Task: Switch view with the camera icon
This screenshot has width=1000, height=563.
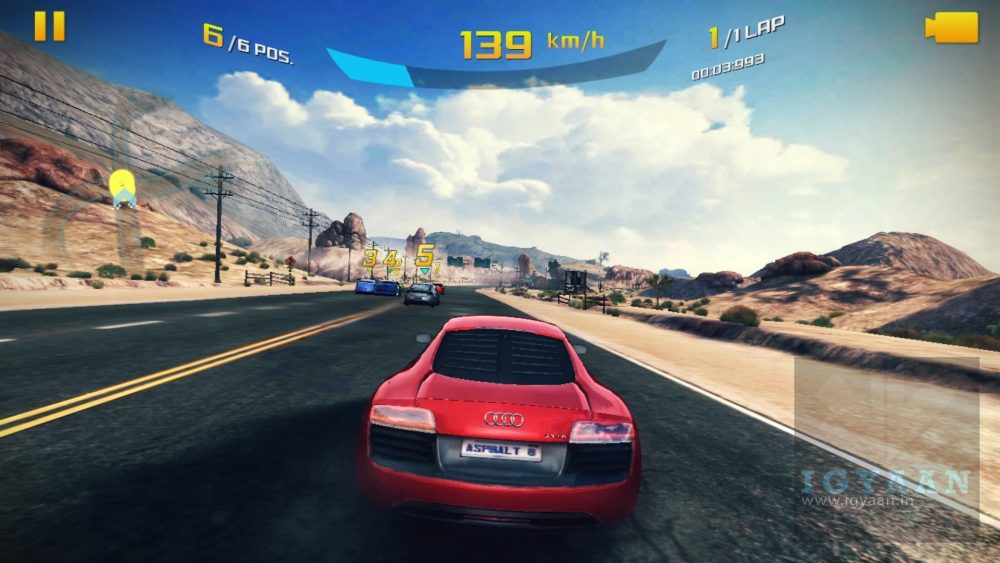Action: (951, 27)
